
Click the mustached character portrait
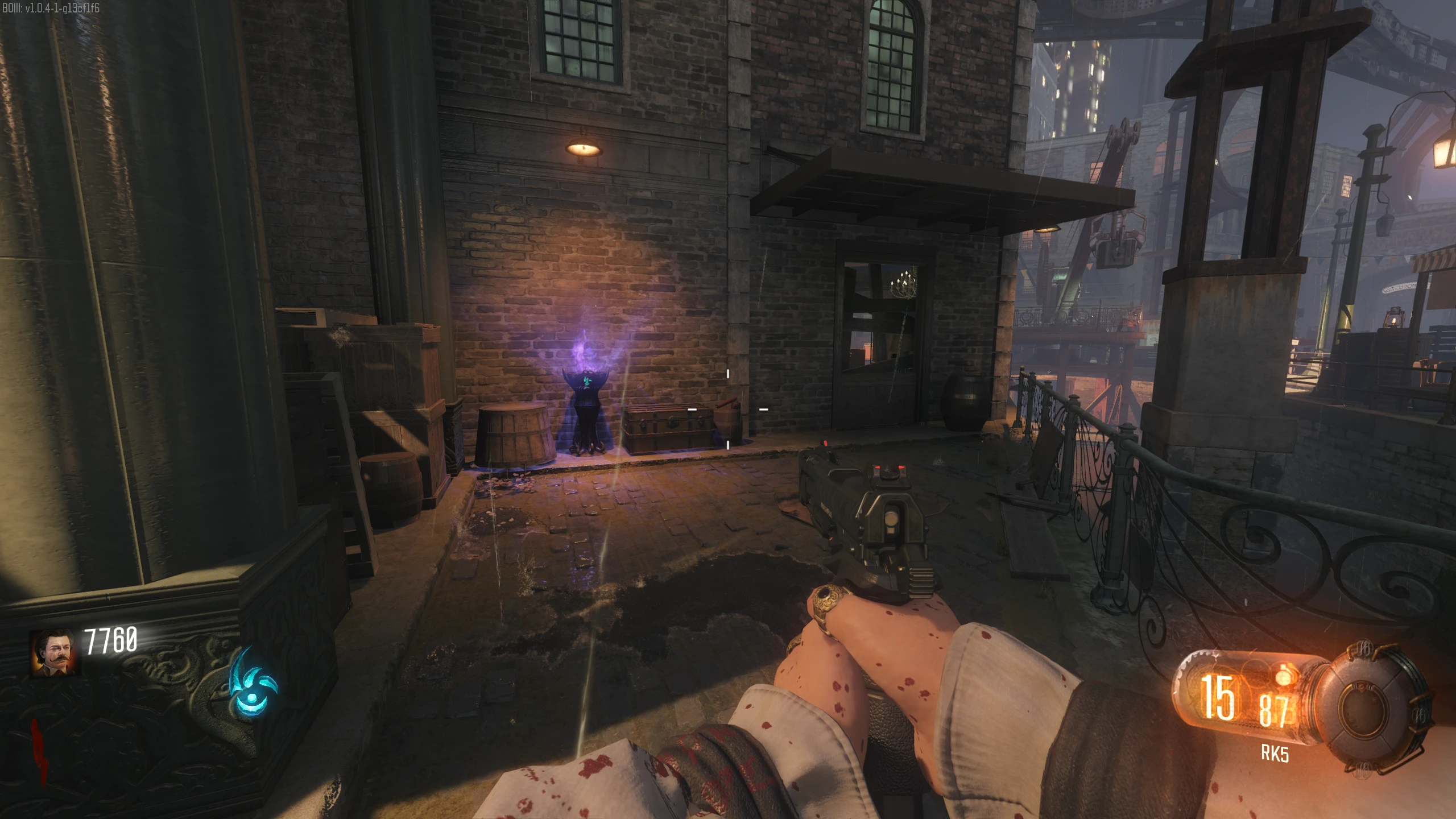point(56,652)
